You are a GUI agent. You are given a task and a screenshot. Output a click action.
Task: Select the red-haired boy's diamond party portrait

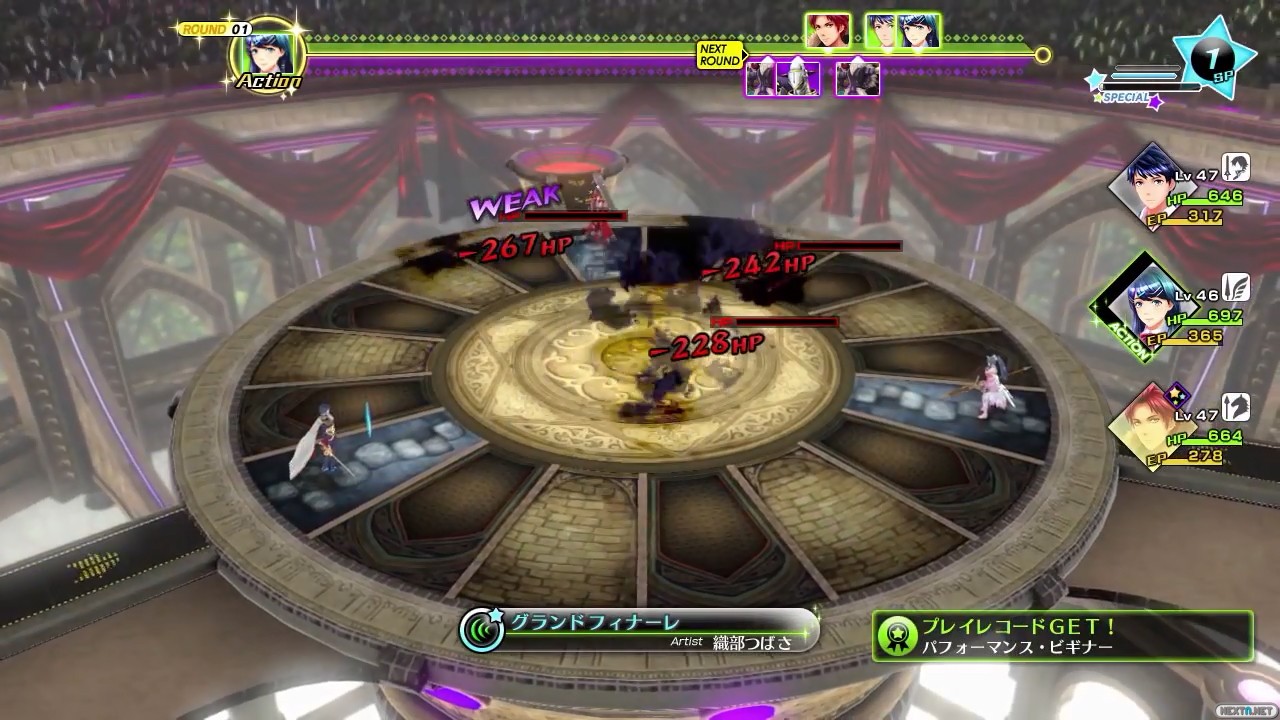1146,424
